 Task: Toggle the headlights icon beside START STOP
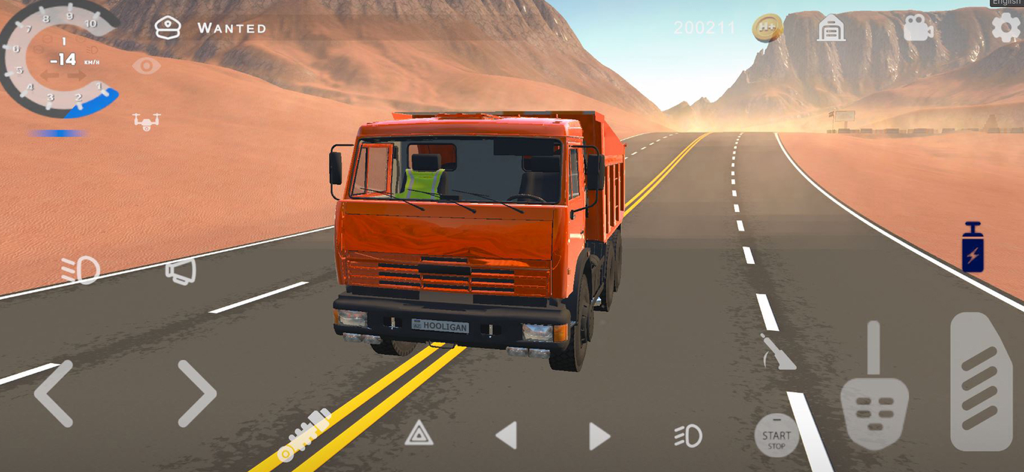click(x=688, y=435)
